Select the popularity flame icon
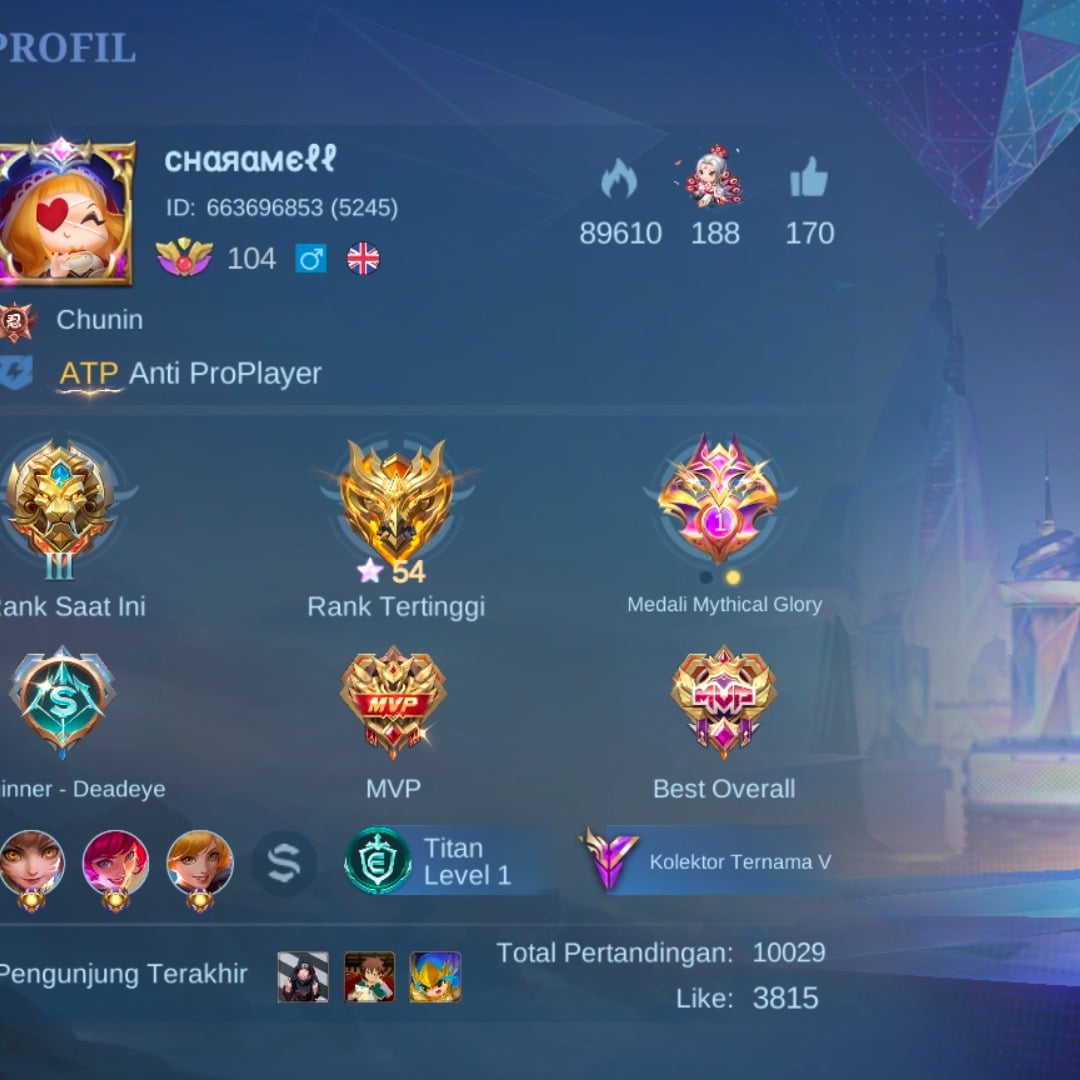The width and height of the screenshot is (1080, 1080). (x=619, y=181)
